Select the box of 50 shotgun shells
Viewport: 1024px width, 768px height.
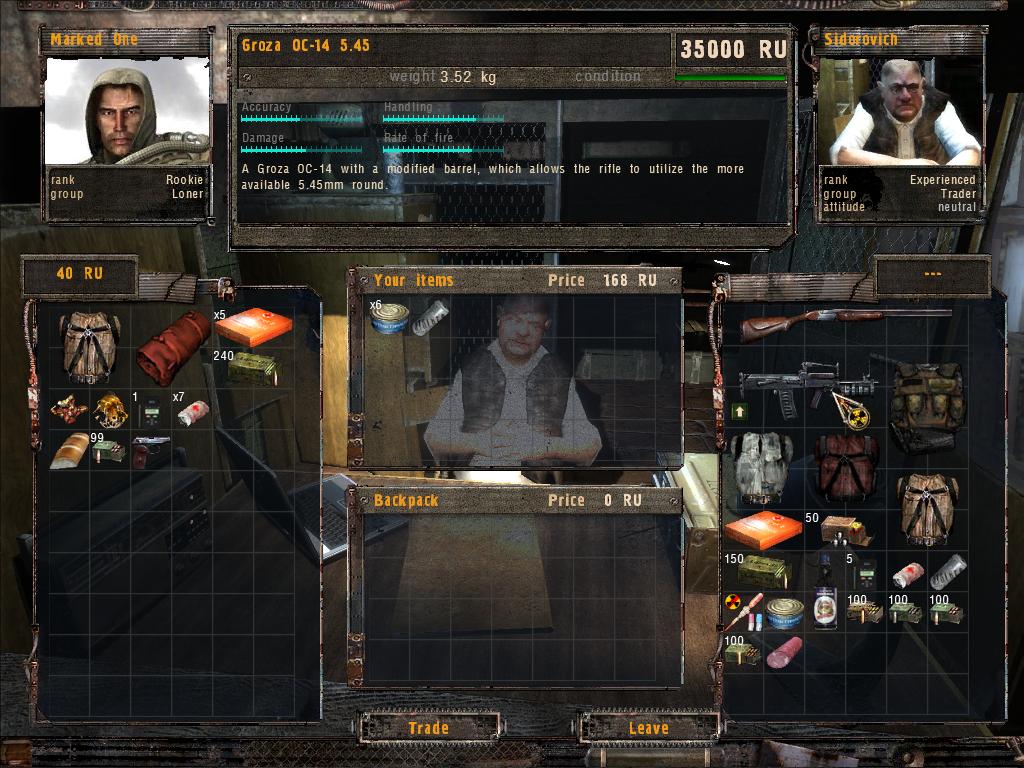click(x=838, y=532)
